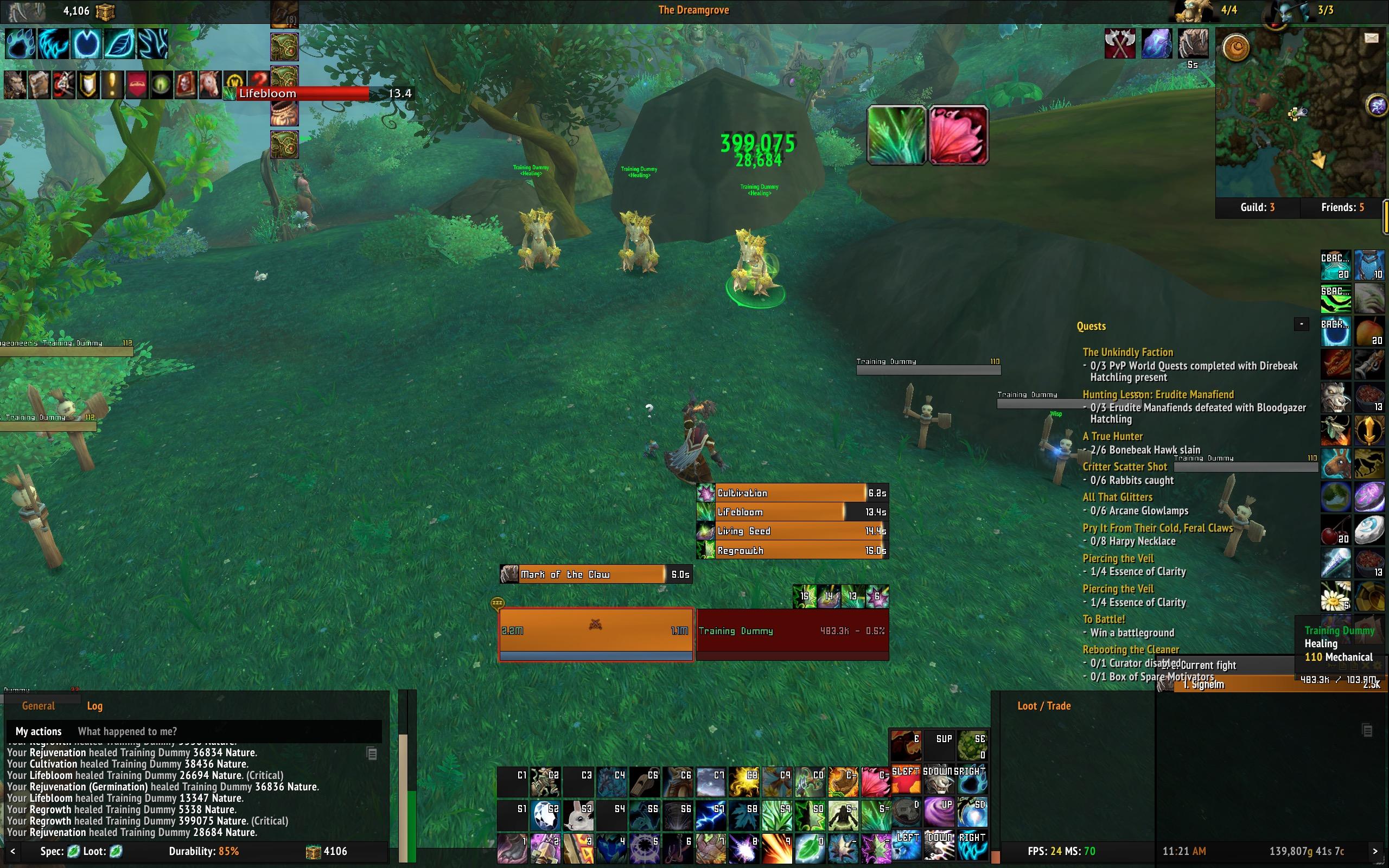
Task: Click the Training Dummy target frame
Action: (x=792, y=631)
